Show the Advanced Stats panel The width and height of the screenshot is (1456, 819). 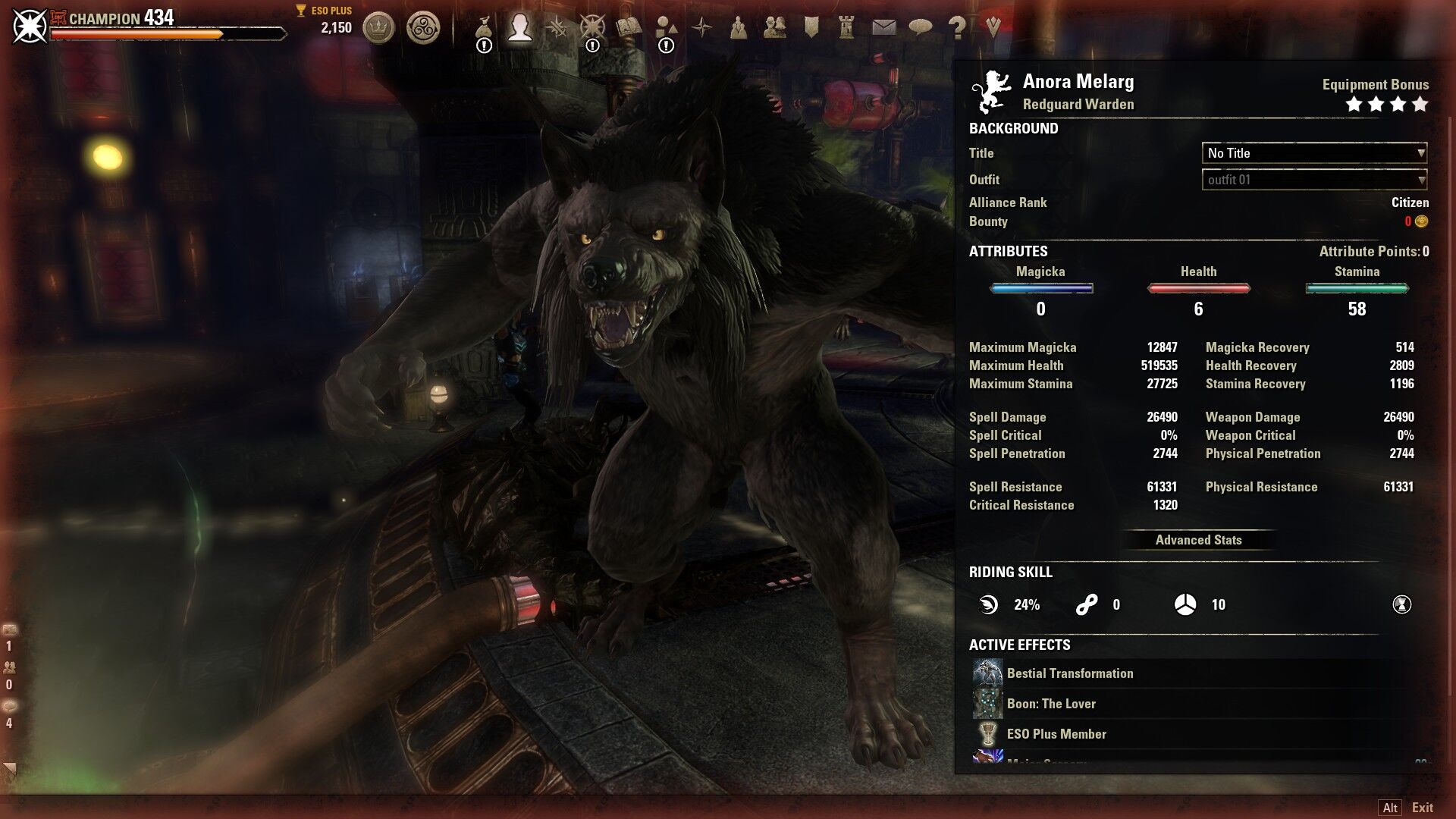pos(1198,540)
